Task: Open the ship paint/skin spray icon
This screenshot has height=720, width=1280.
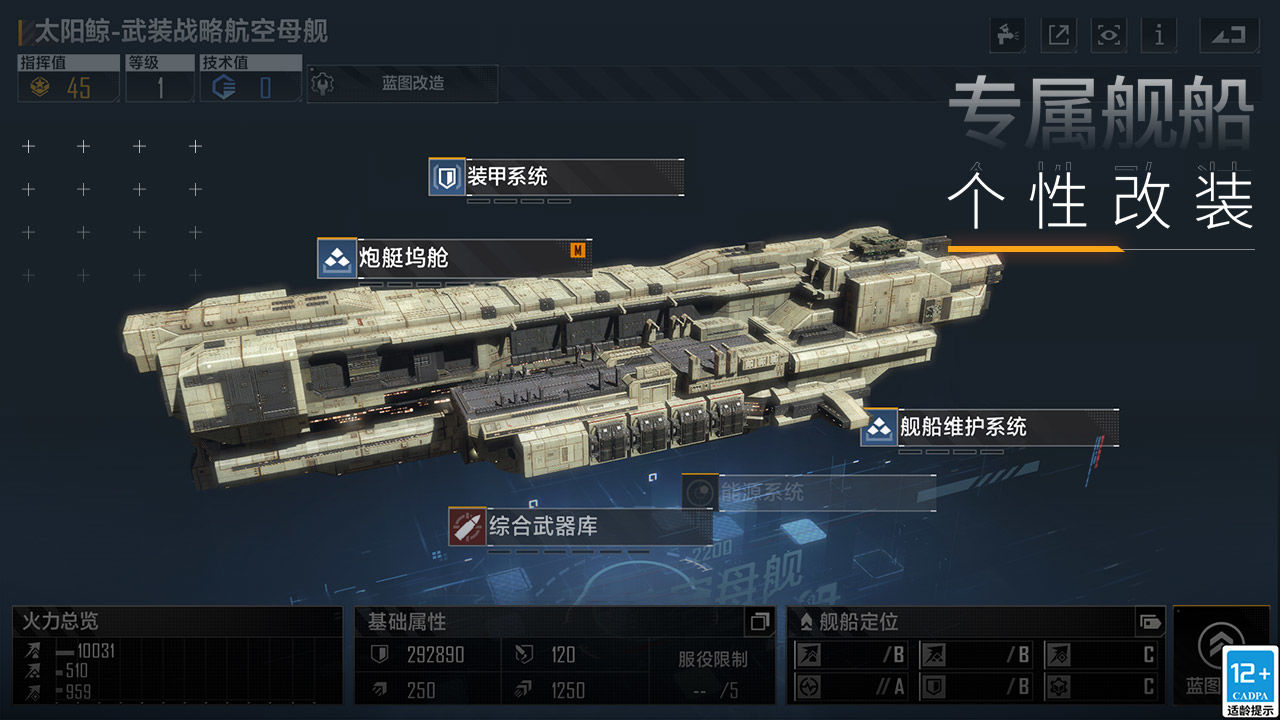Action: (x=1006, y=35)
